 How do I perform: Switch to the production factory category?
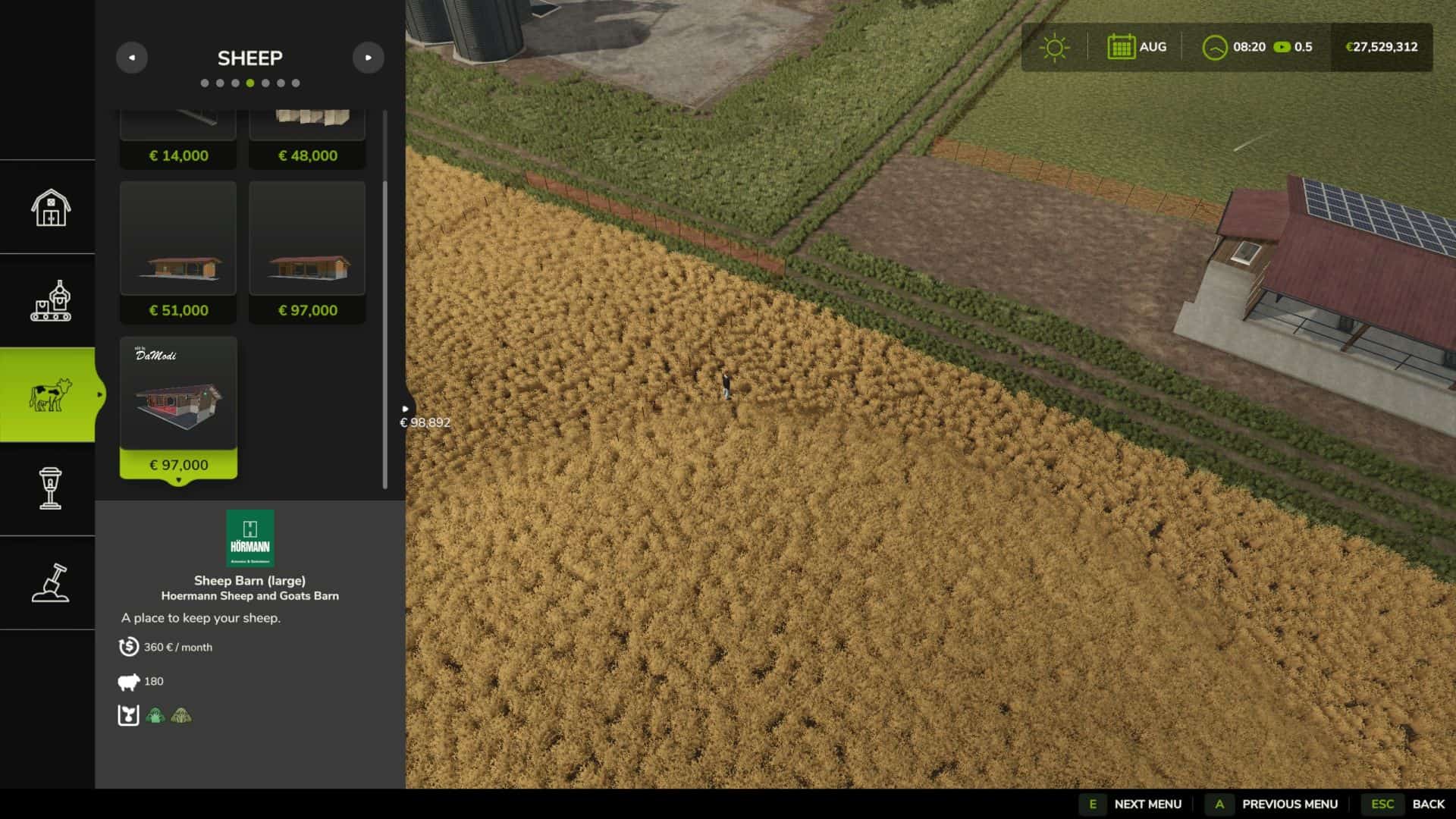pyautogui.click(x=50, y=301)
